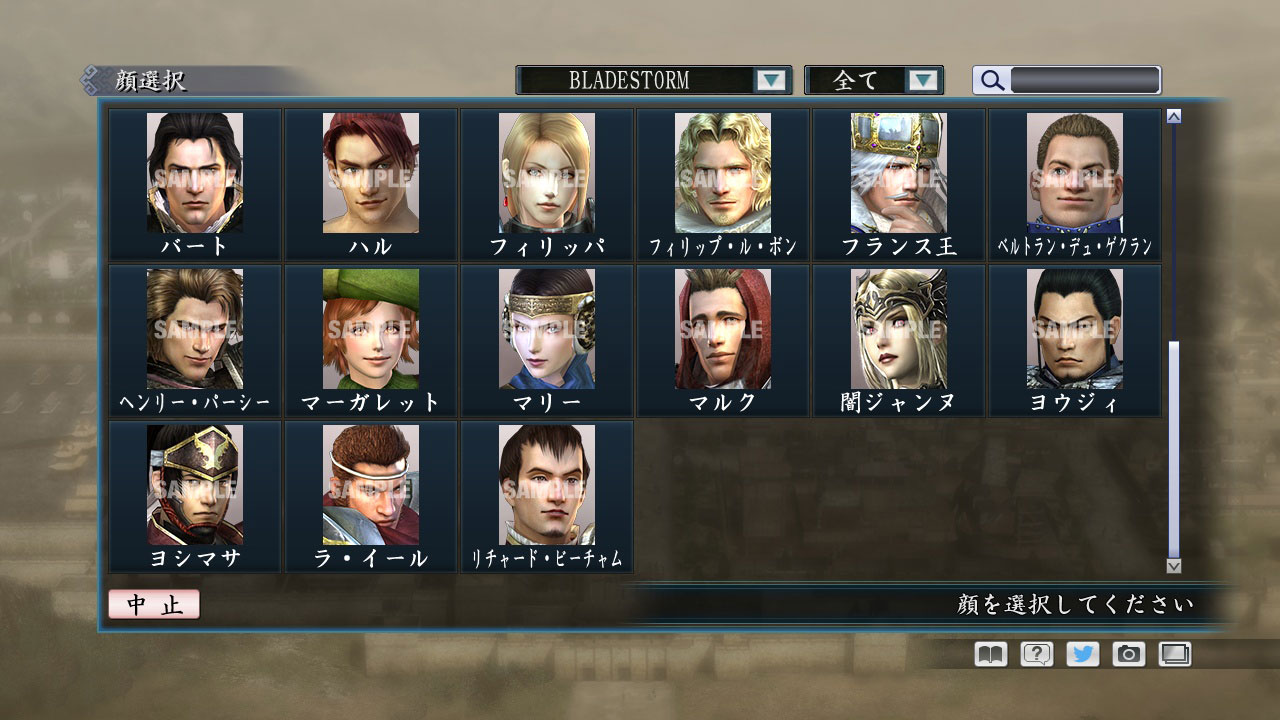Open the screenshot gallery icon
This screenshot has width=1280, height=720.
(x=1174, y=654)
